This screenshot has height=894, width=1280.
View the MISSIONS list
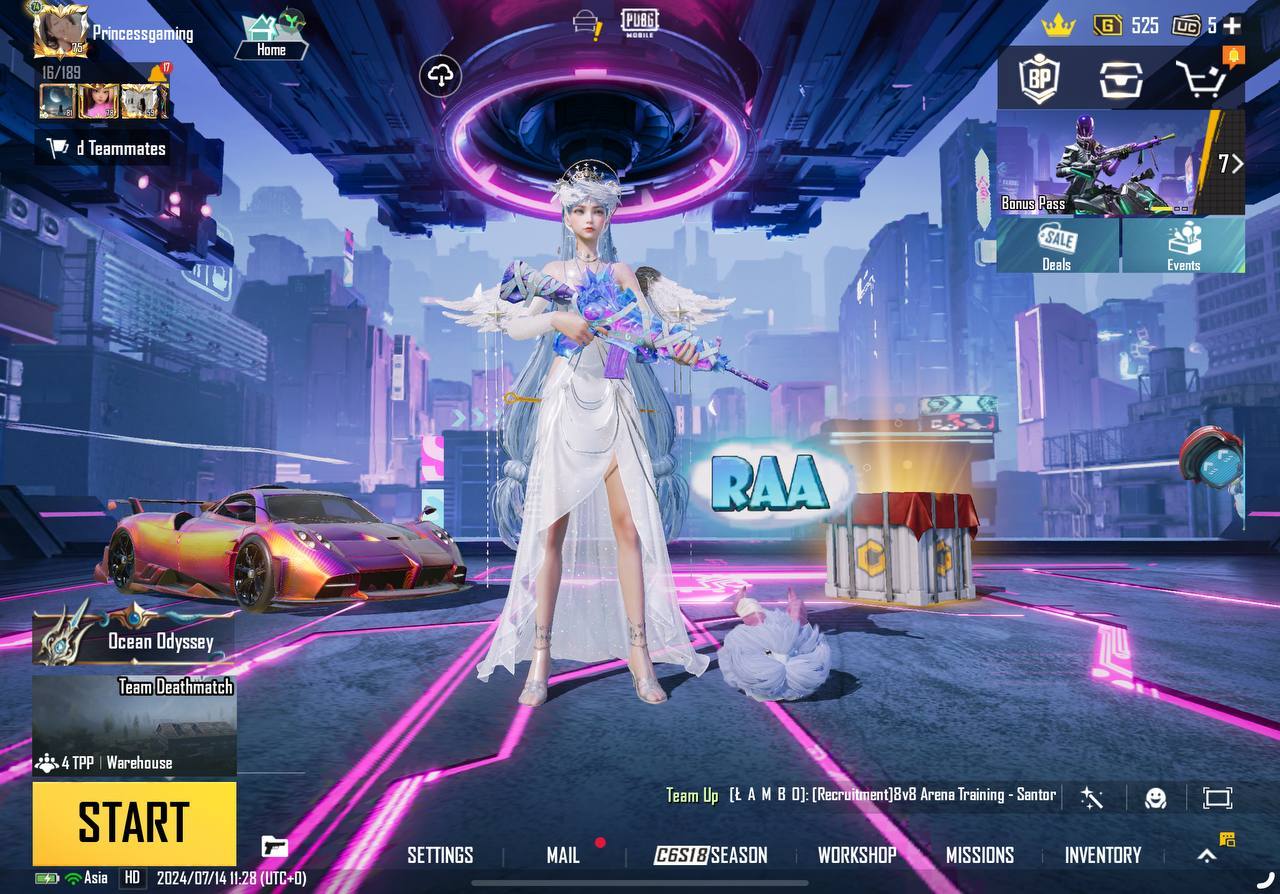click(980, 855)
